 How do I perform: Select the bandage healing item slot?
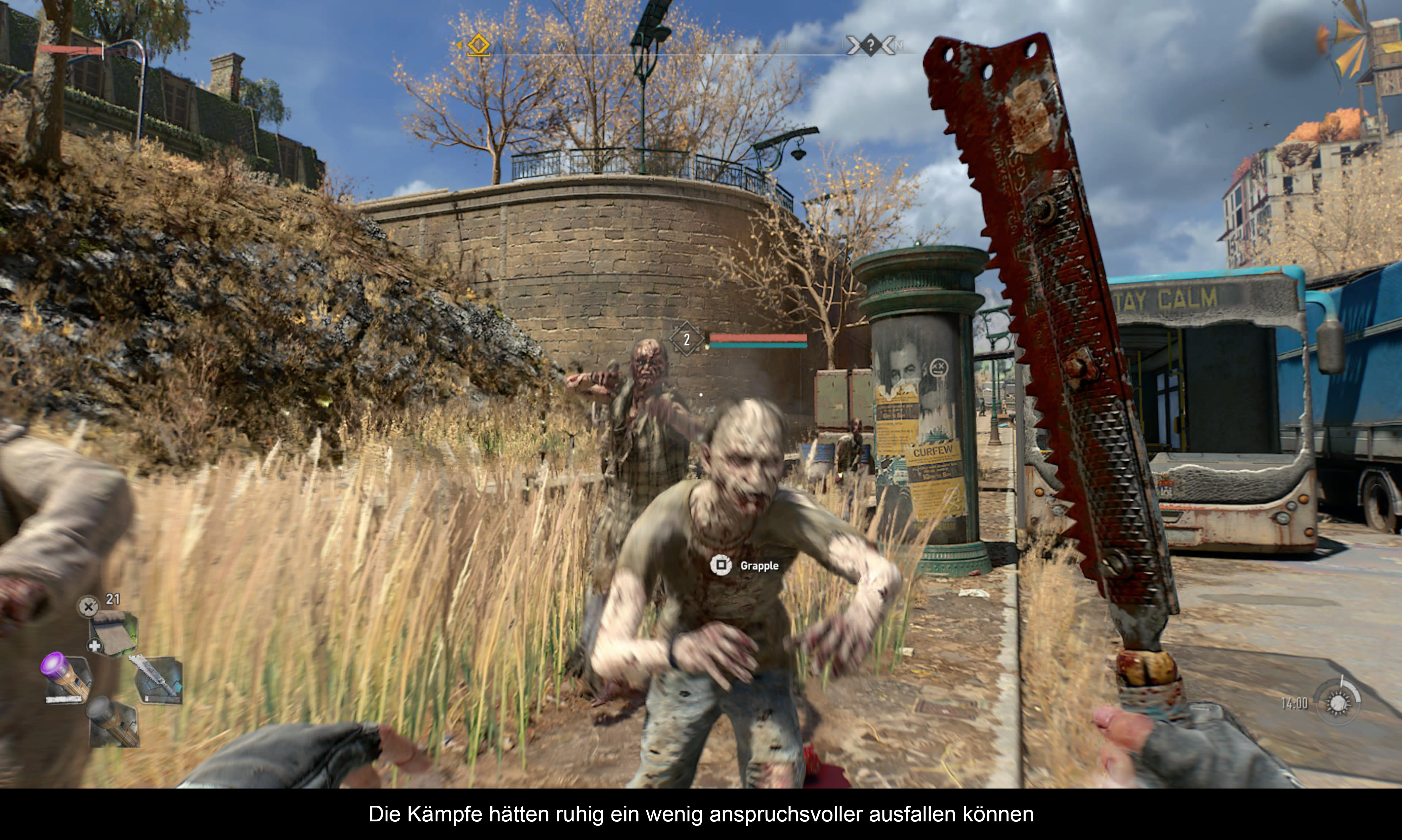click(113, 632)
